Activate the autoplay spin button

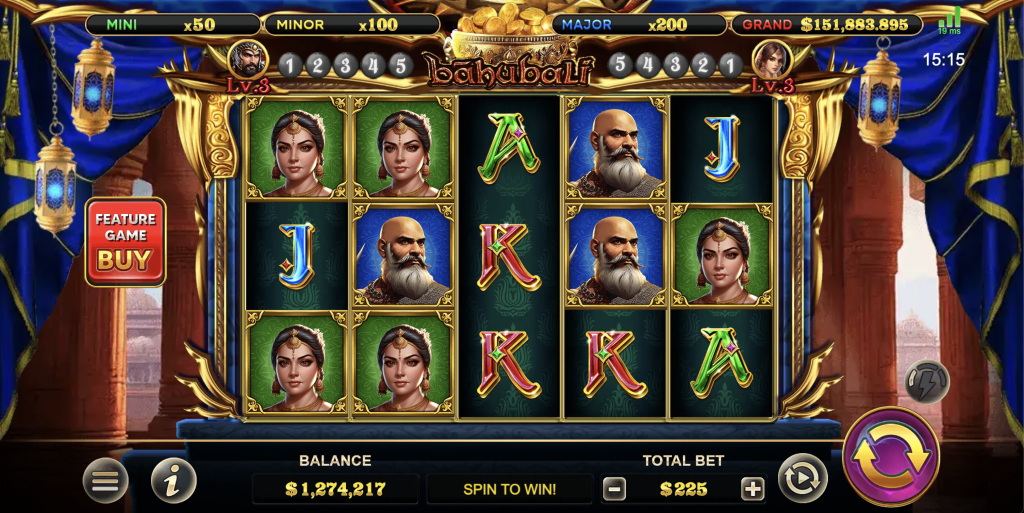coord(802,478)
